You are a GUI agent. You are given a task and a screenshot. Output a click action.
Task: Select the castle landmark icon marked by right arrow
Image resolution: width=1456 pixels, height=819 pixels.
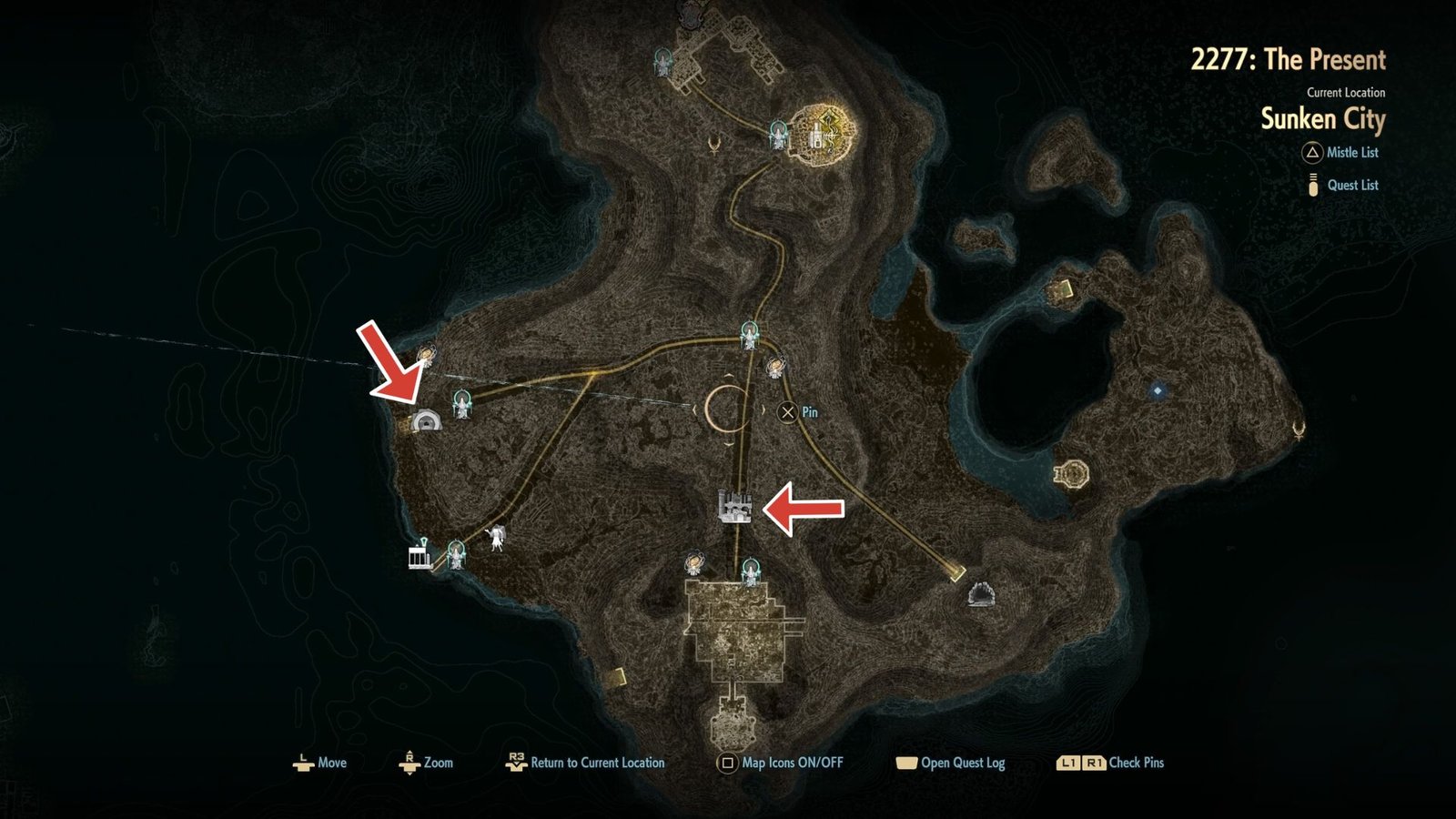735,506
